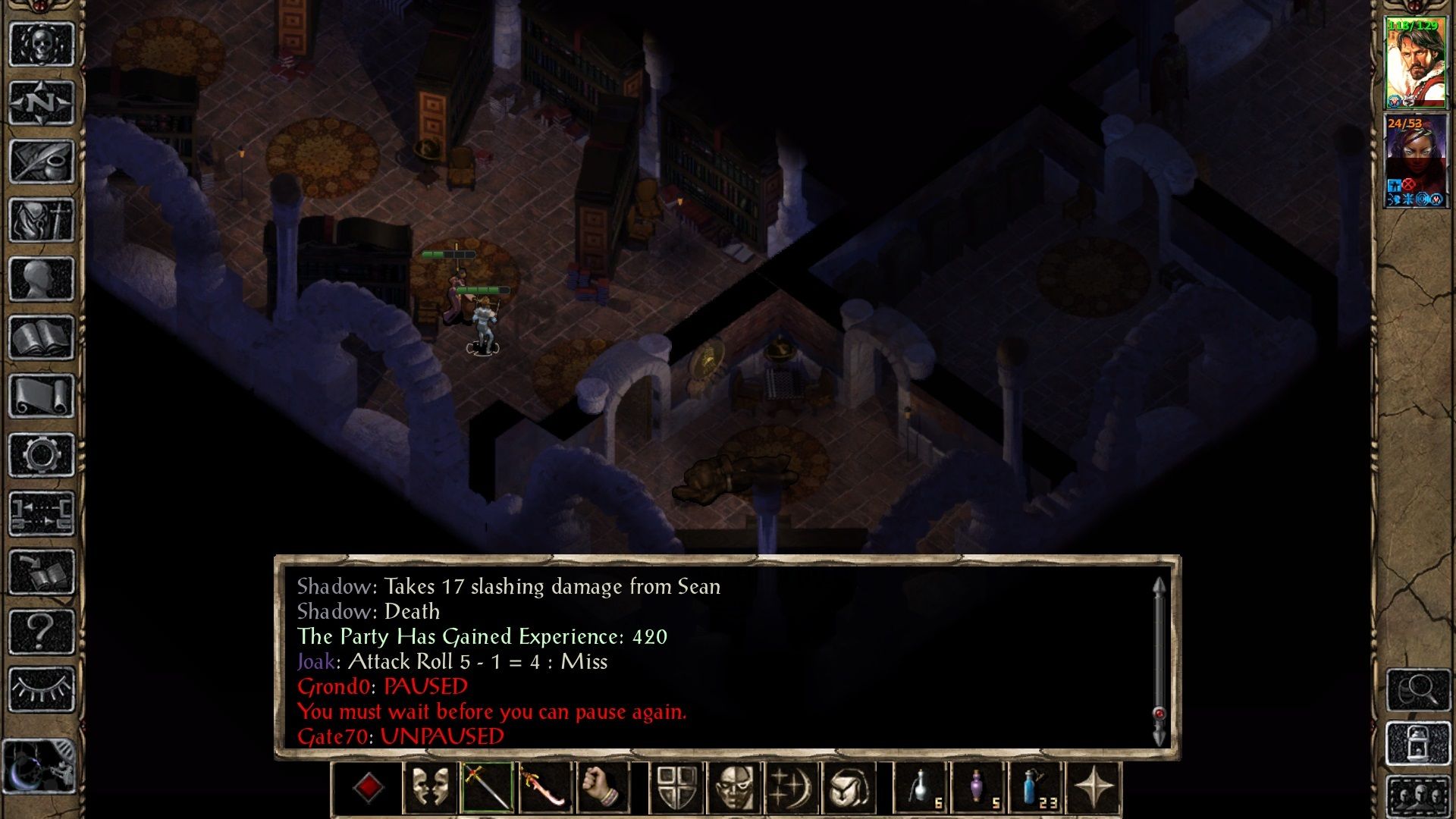The width and height of the screenshot is (1456, 819).
Task: Activate the theater masks ability
Action: tap(429, 788)
